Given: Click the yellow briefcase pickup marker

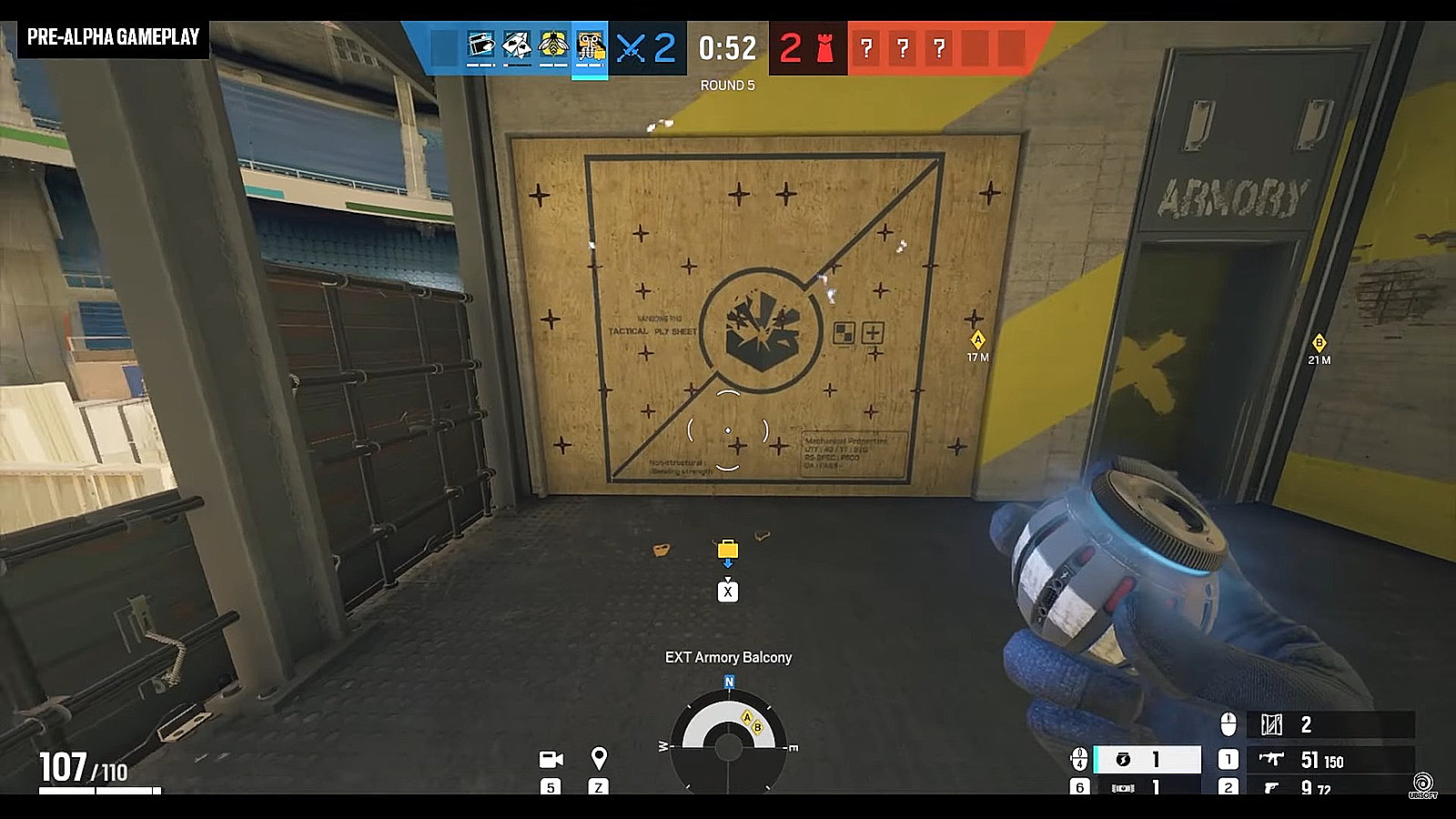Looking at the screenshot, I should tap(727, 550).
